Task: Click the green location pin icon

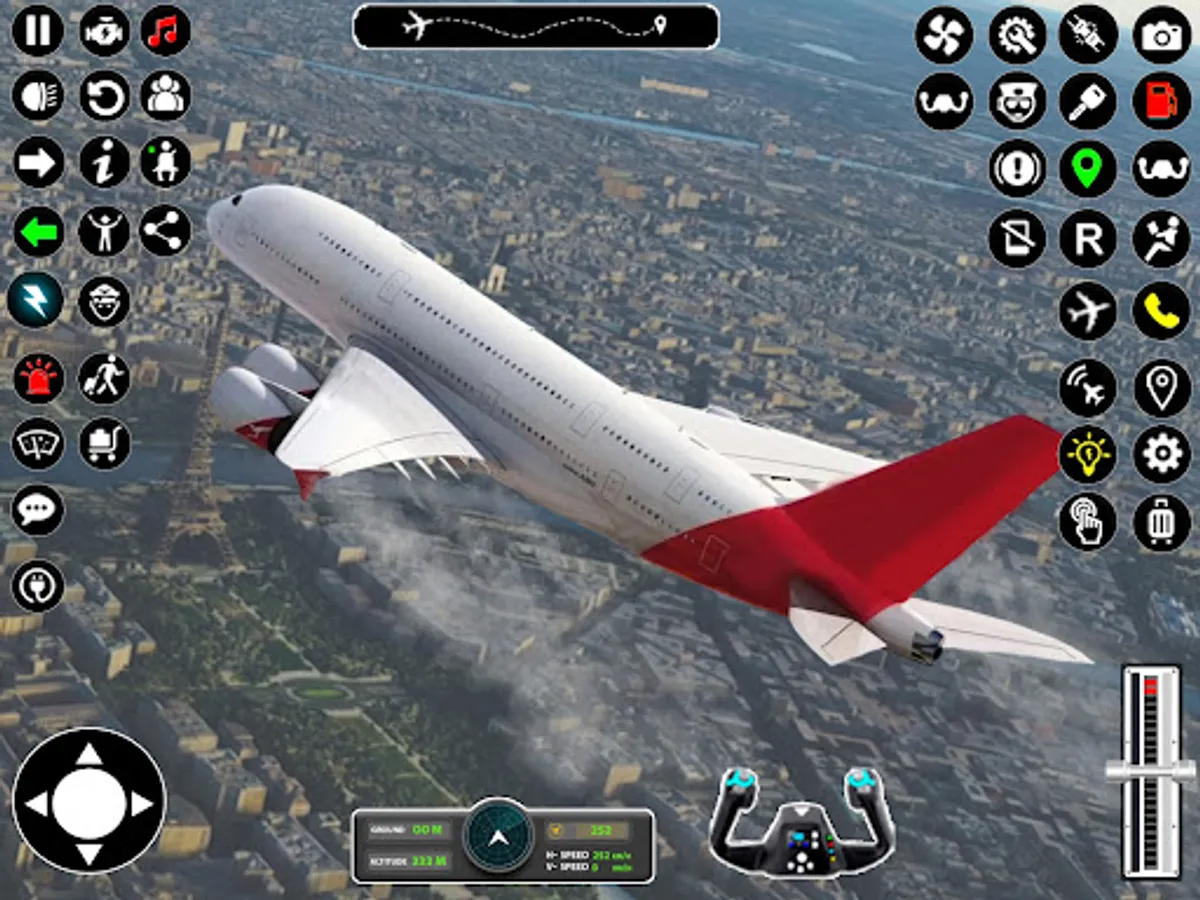Action: click(x=1088, y=168)
